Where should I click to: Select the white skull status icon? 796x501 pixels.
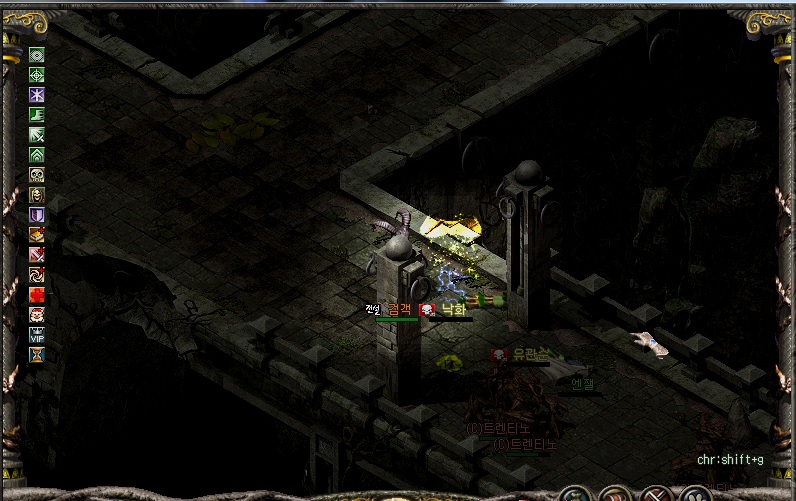pos(37,174)
